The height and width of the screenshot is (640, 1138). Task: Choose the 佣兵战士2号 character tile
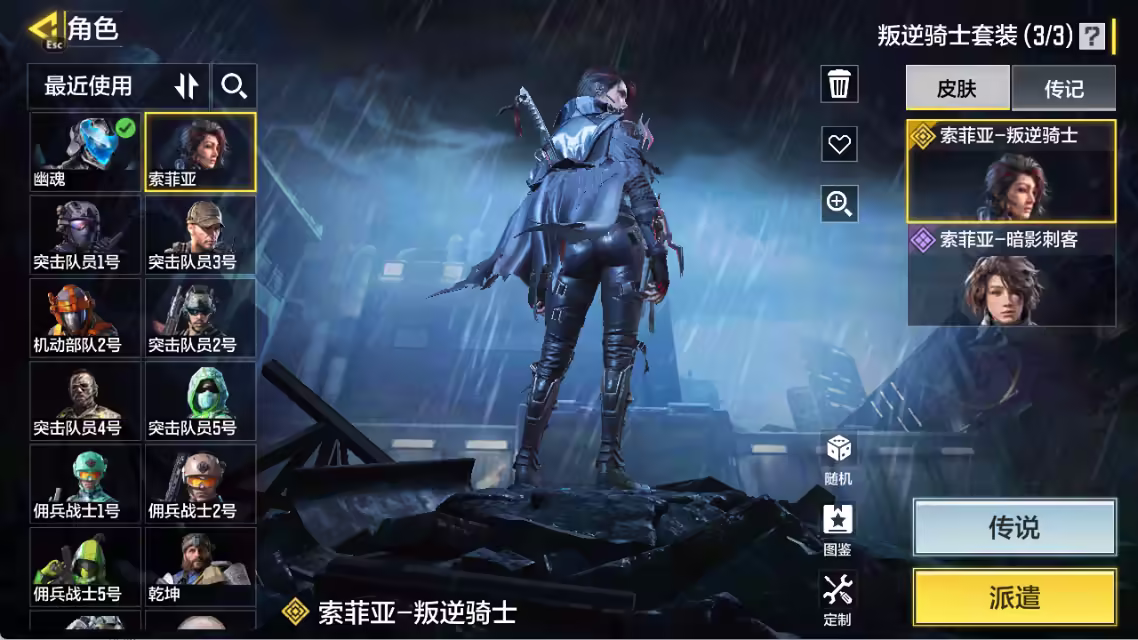[200, 483]
